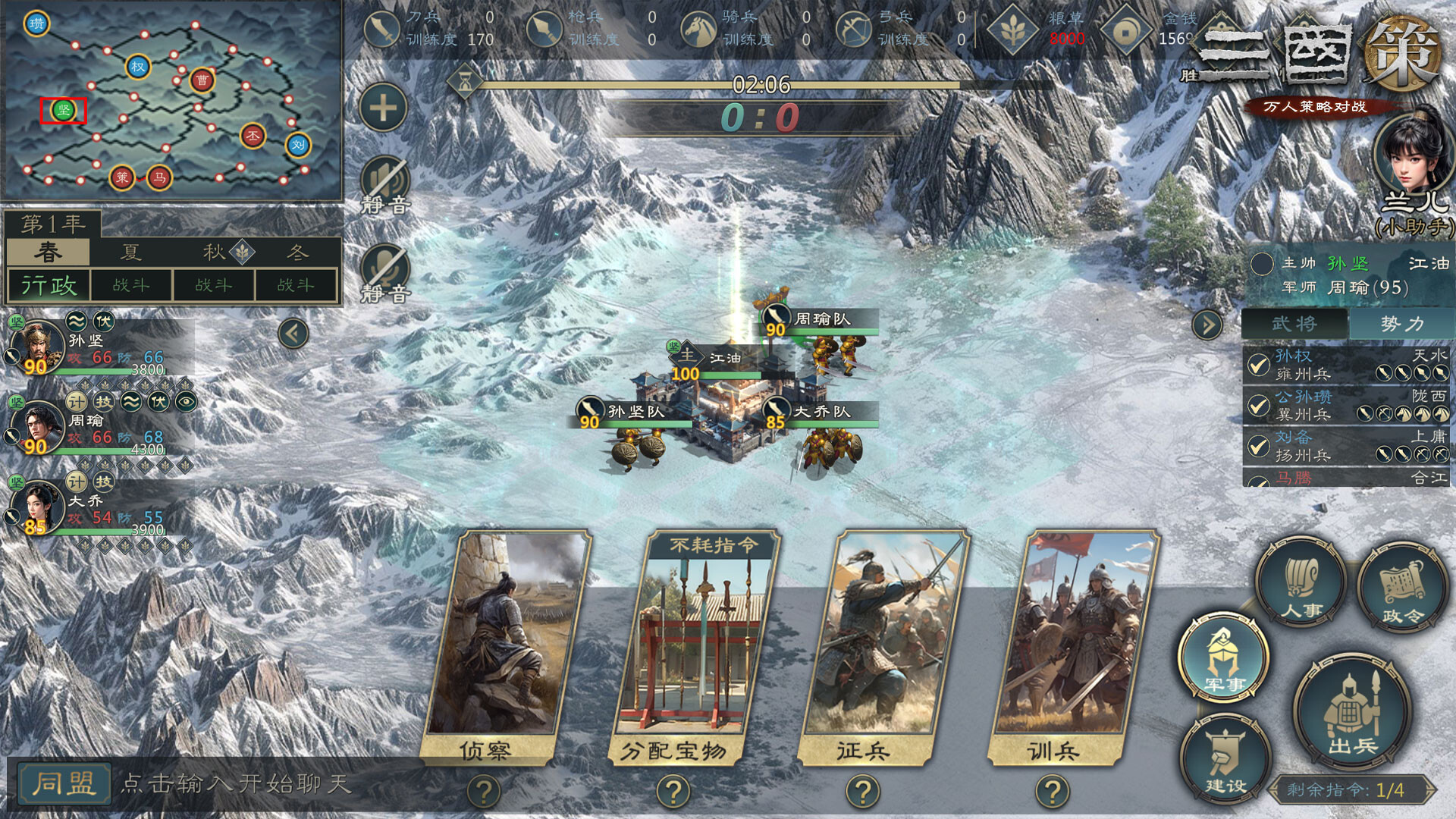Viewport: 1456px width, 819px height.
Task: Switch to the 武将 generals tab
Action: click(1294, 324)
